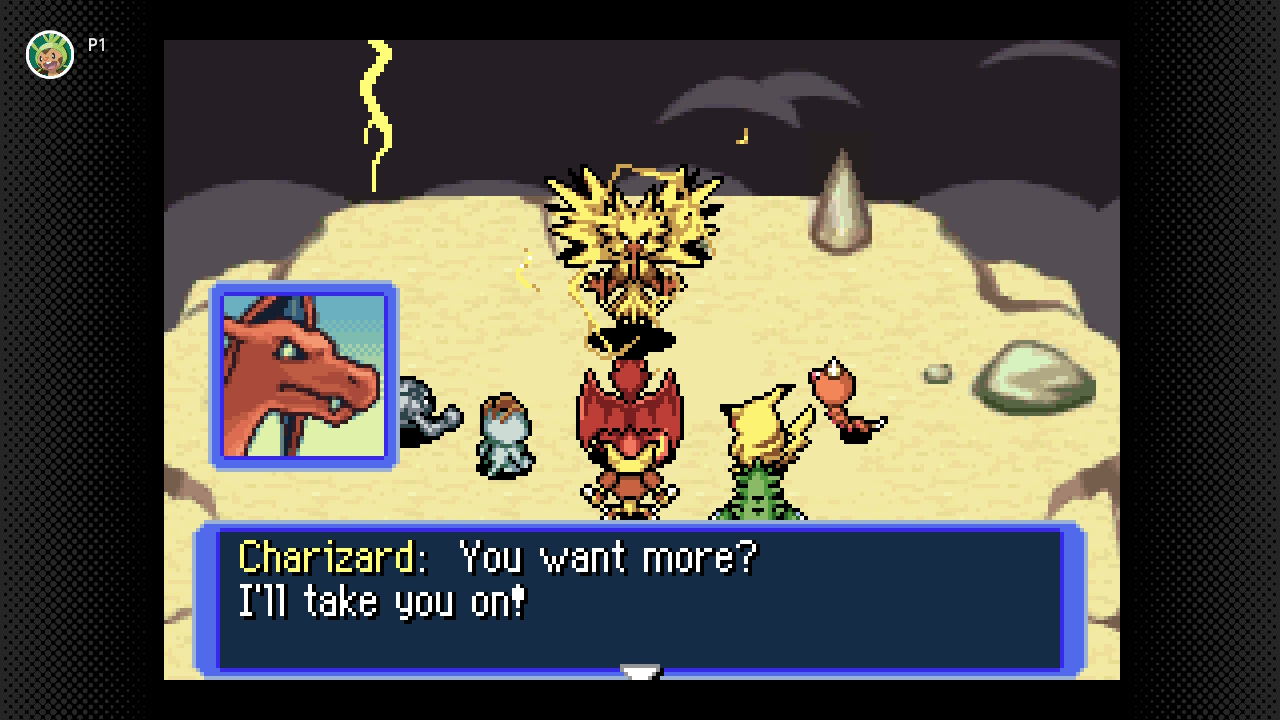Click the P1 player profile avatar
Viewport: 1280px width, 720px height.
point(50,54)
